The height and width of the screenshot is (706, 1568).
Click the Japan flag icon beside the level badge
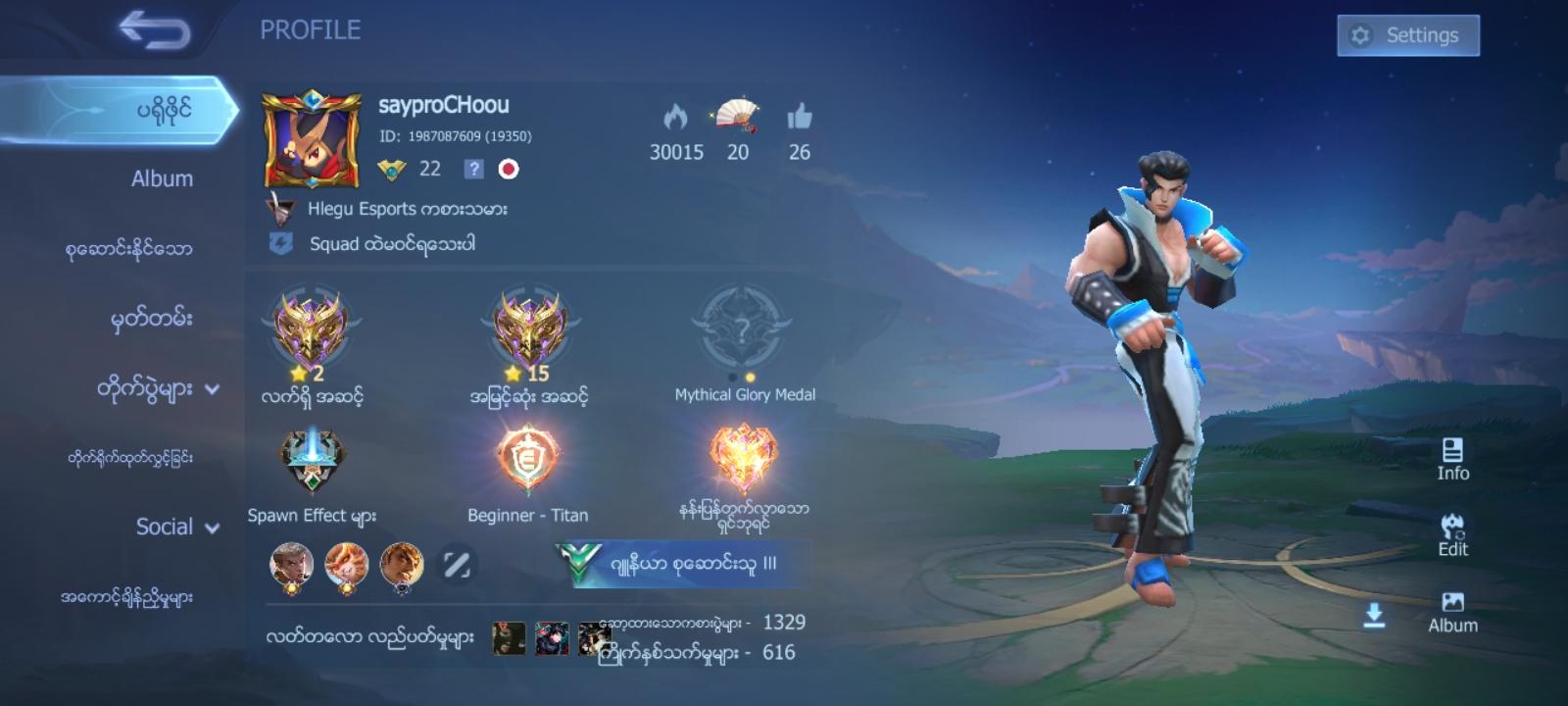(x=509, y=169)
